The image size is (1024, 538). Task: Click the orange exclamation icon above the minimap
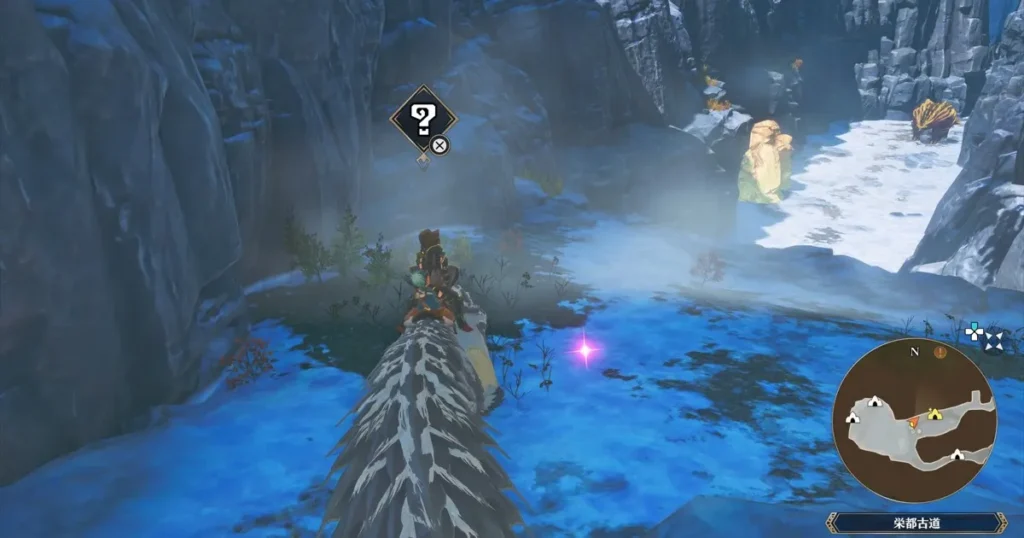coord(939,352)
